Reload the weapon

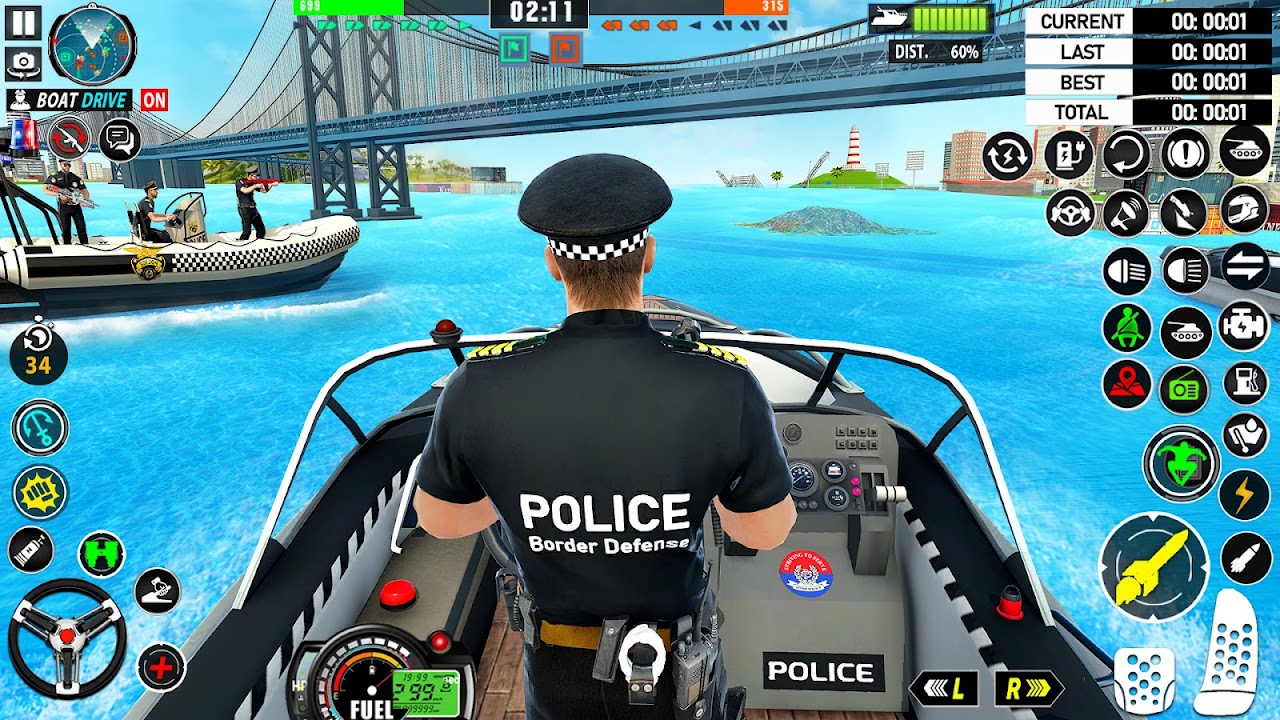pyautogui.click(x=69, y=138)
